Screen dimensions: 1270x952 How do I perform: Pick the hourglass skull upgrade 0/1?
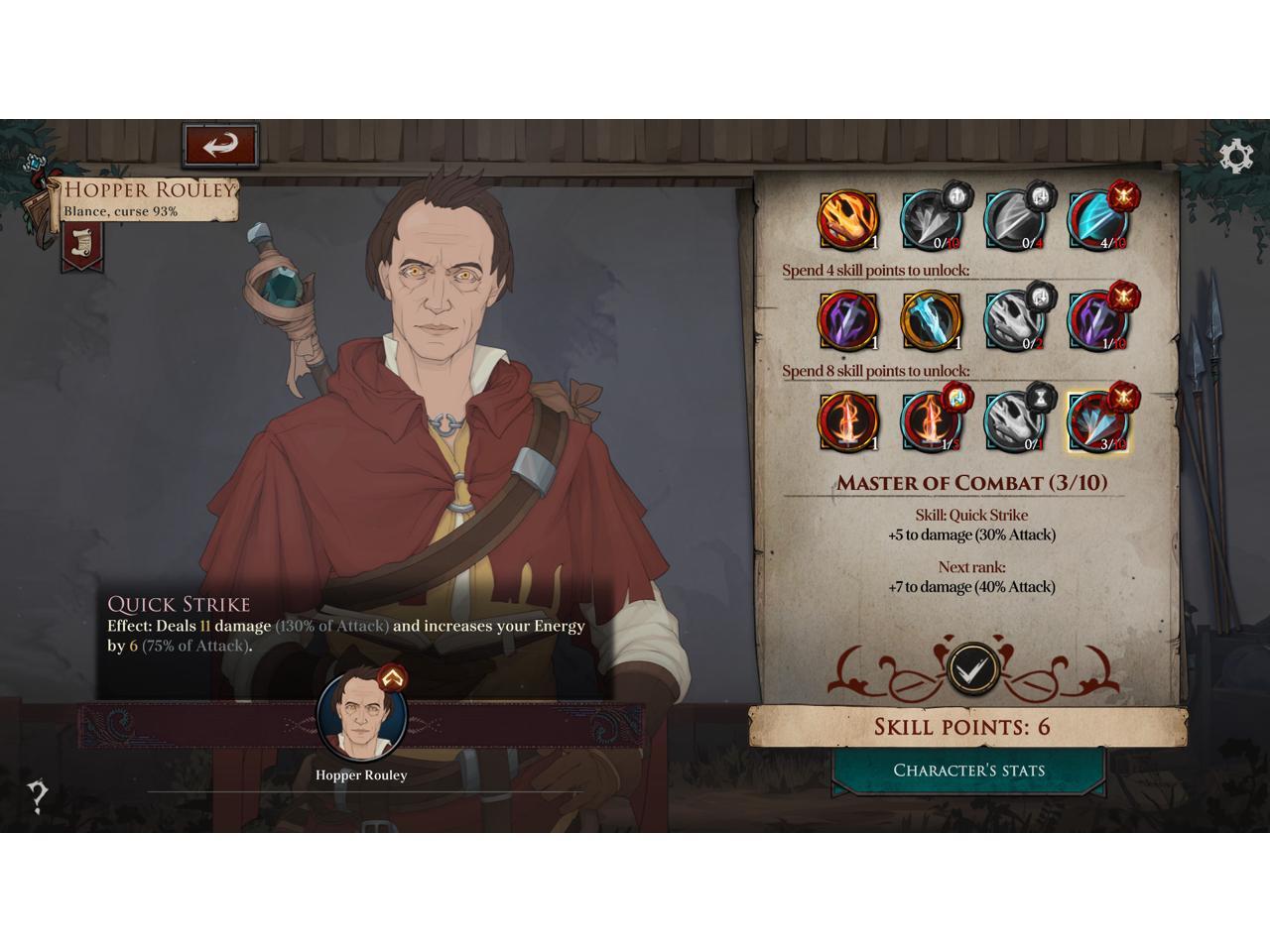click(1014, 421)
